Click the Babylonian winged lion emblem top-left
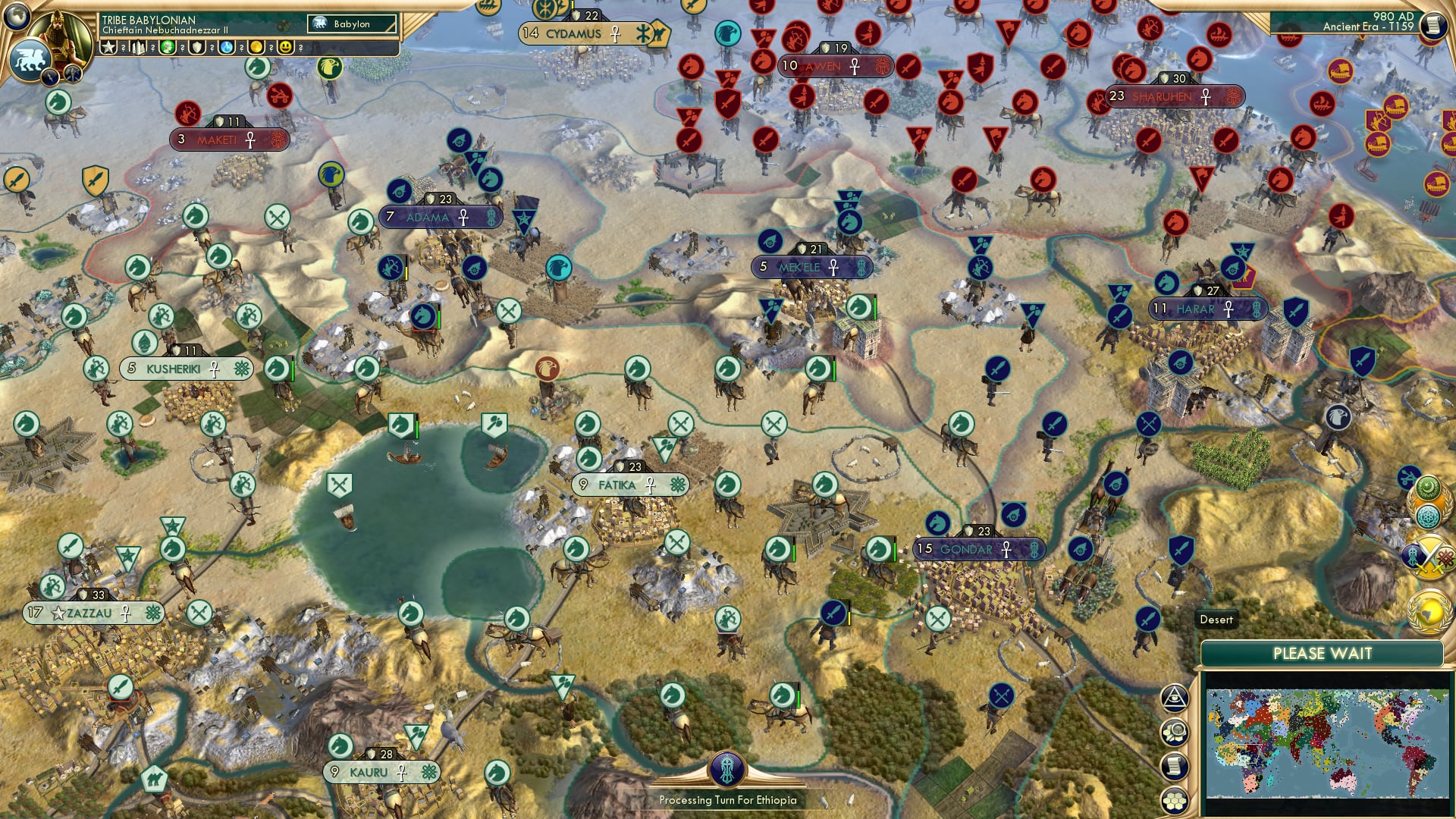Screen dimensions: 1456x819 [x=30, y=61]
